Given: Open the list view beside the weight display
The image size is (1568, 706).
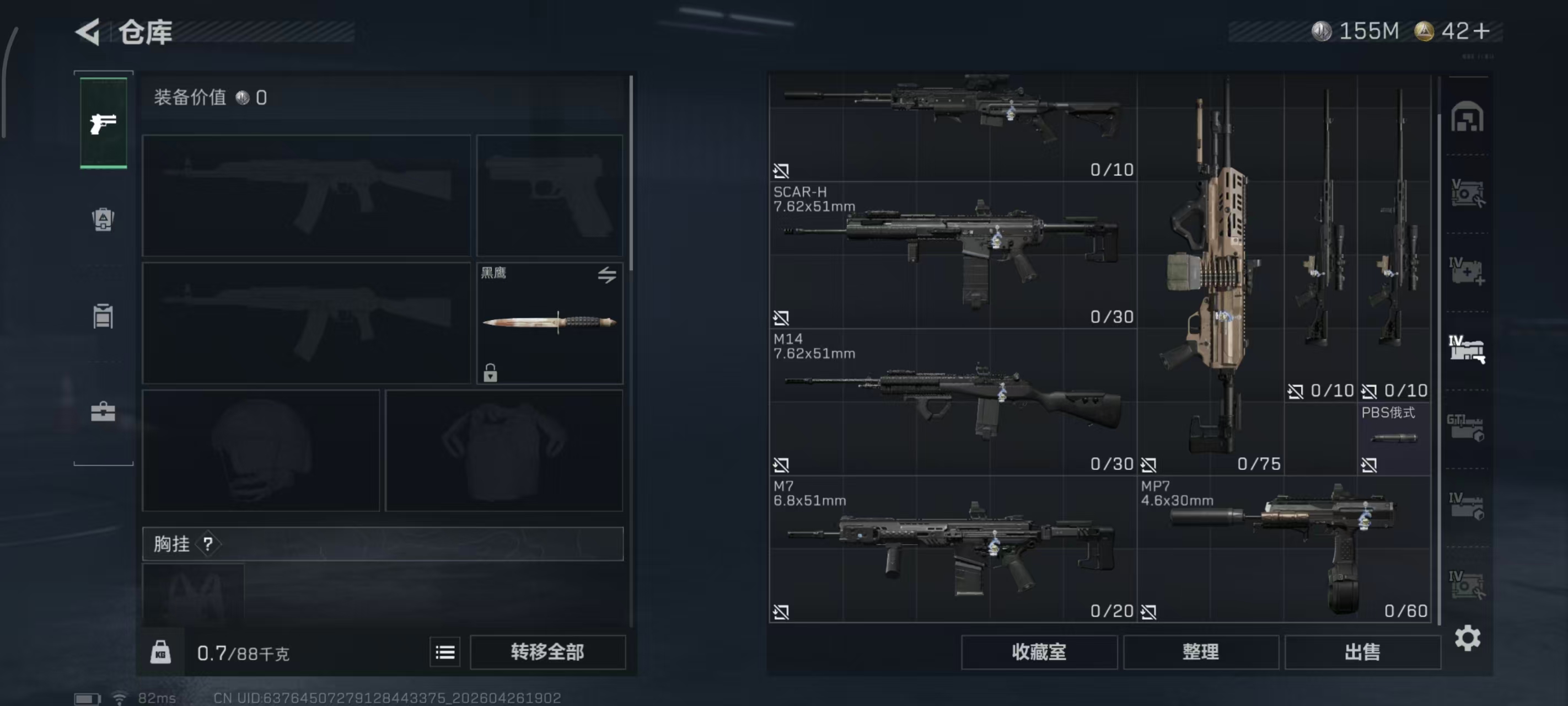Looking at the screenshot, I should coord(445,652).
